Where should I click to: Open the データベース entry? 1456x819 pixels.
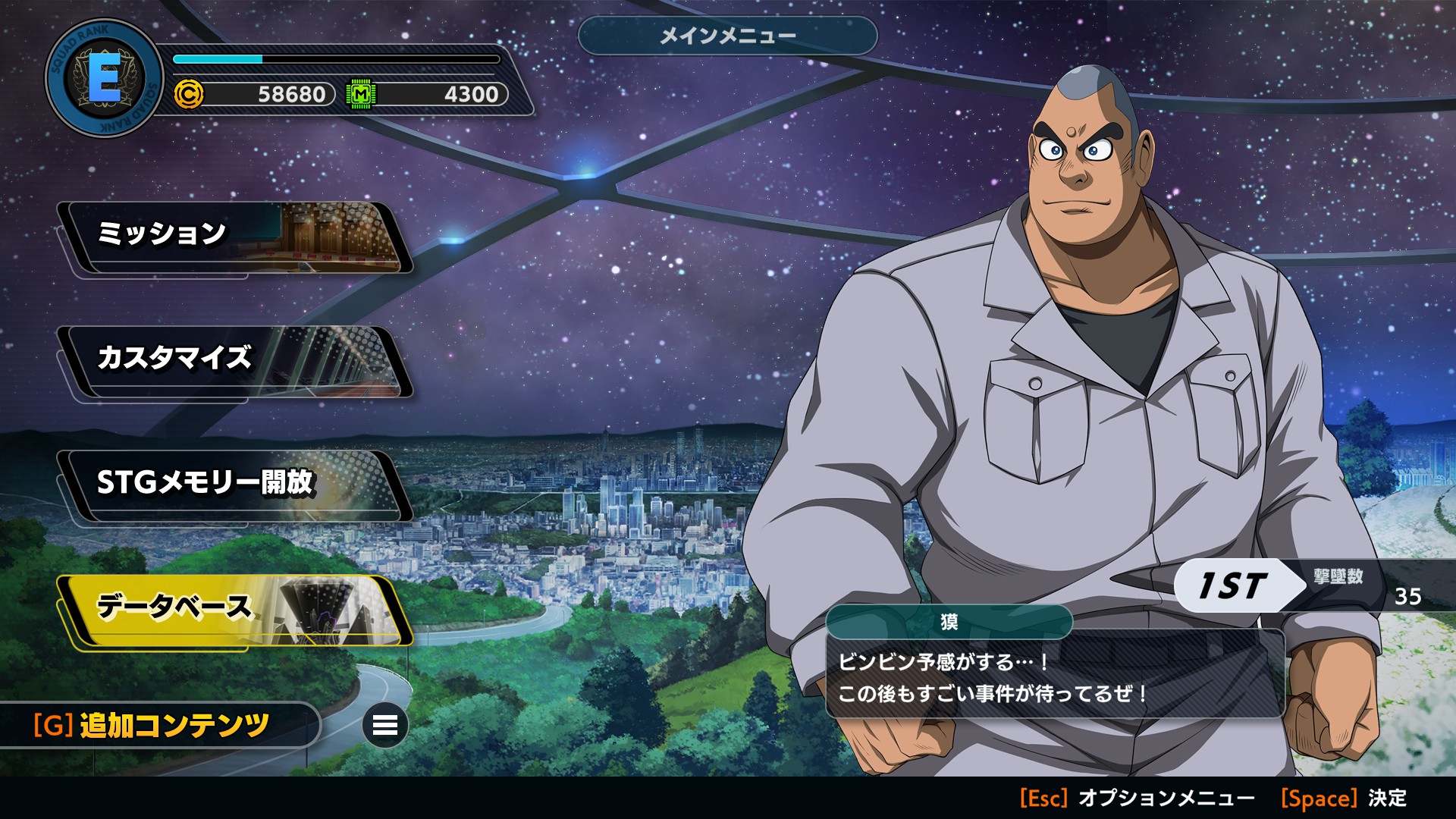[x=235, y=610]
